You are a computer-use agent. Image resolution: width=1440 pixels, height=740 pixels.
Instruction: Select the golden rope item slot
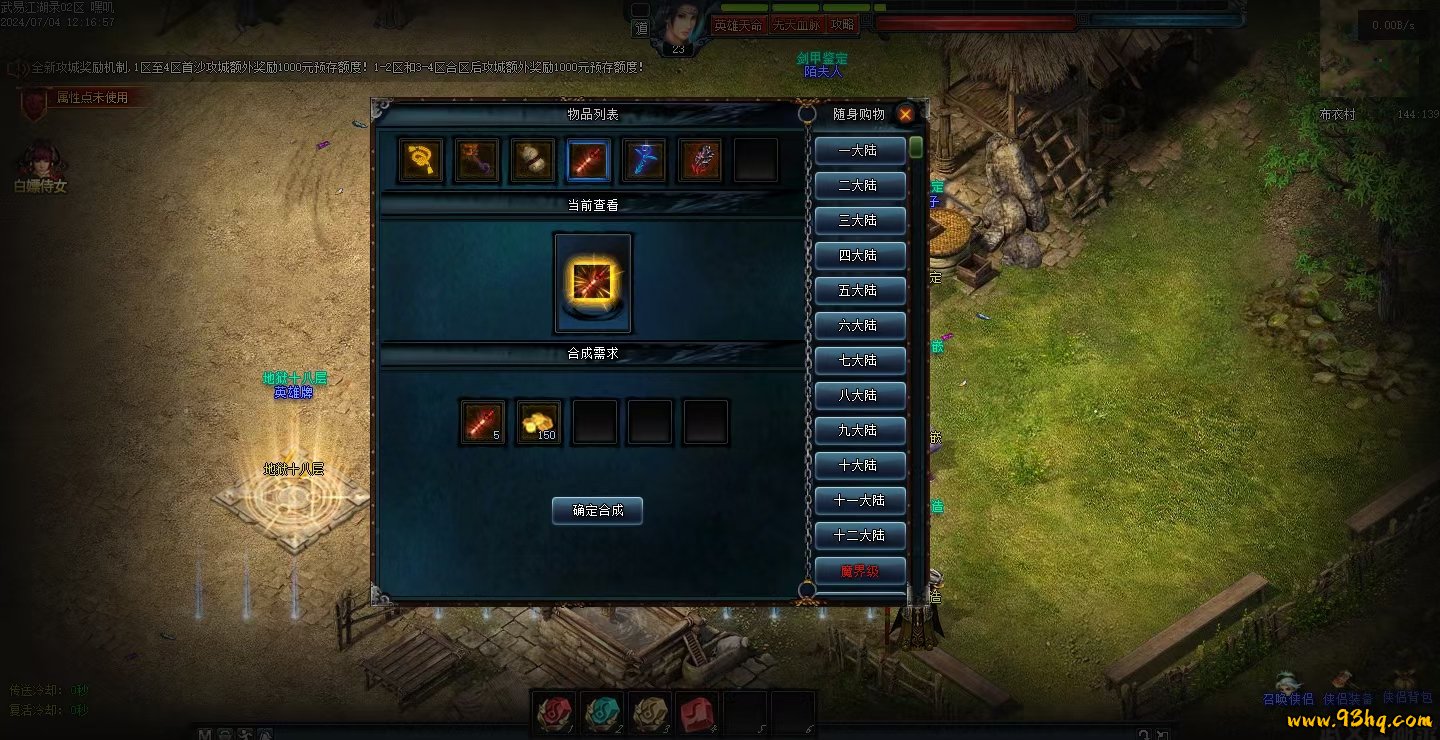click(421, 160)
